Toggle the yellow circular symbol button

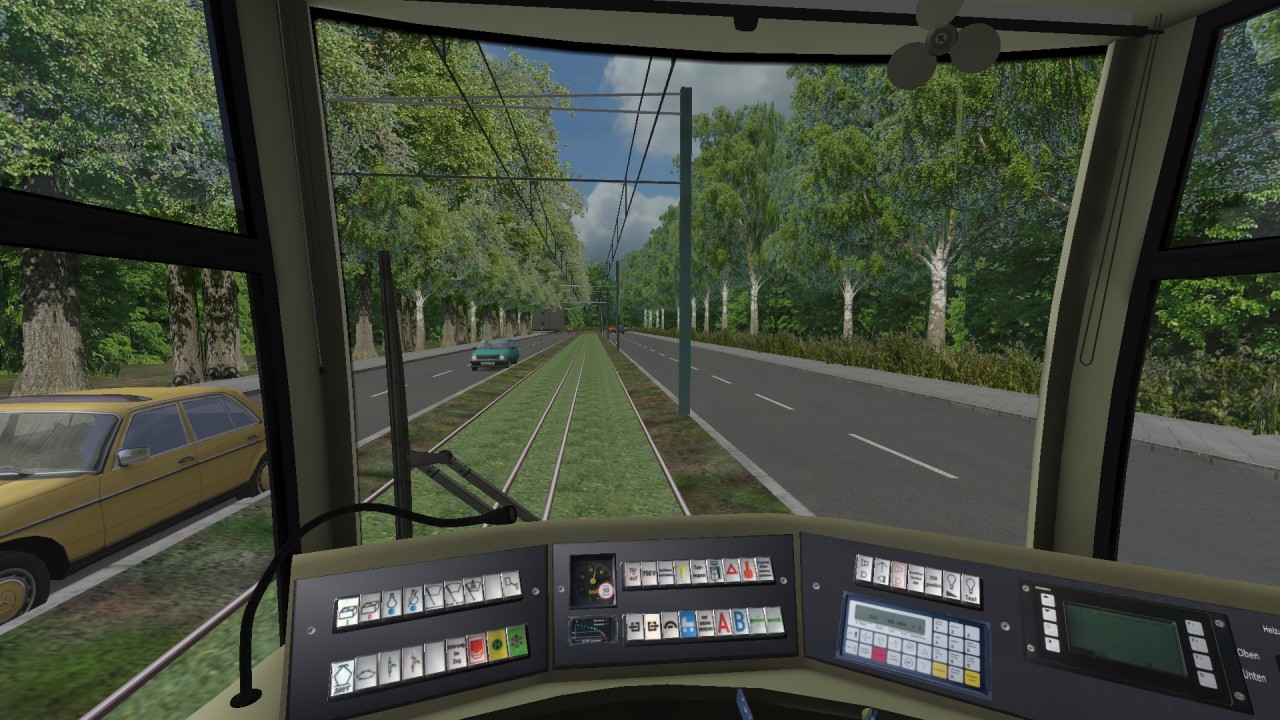[495, 644]
